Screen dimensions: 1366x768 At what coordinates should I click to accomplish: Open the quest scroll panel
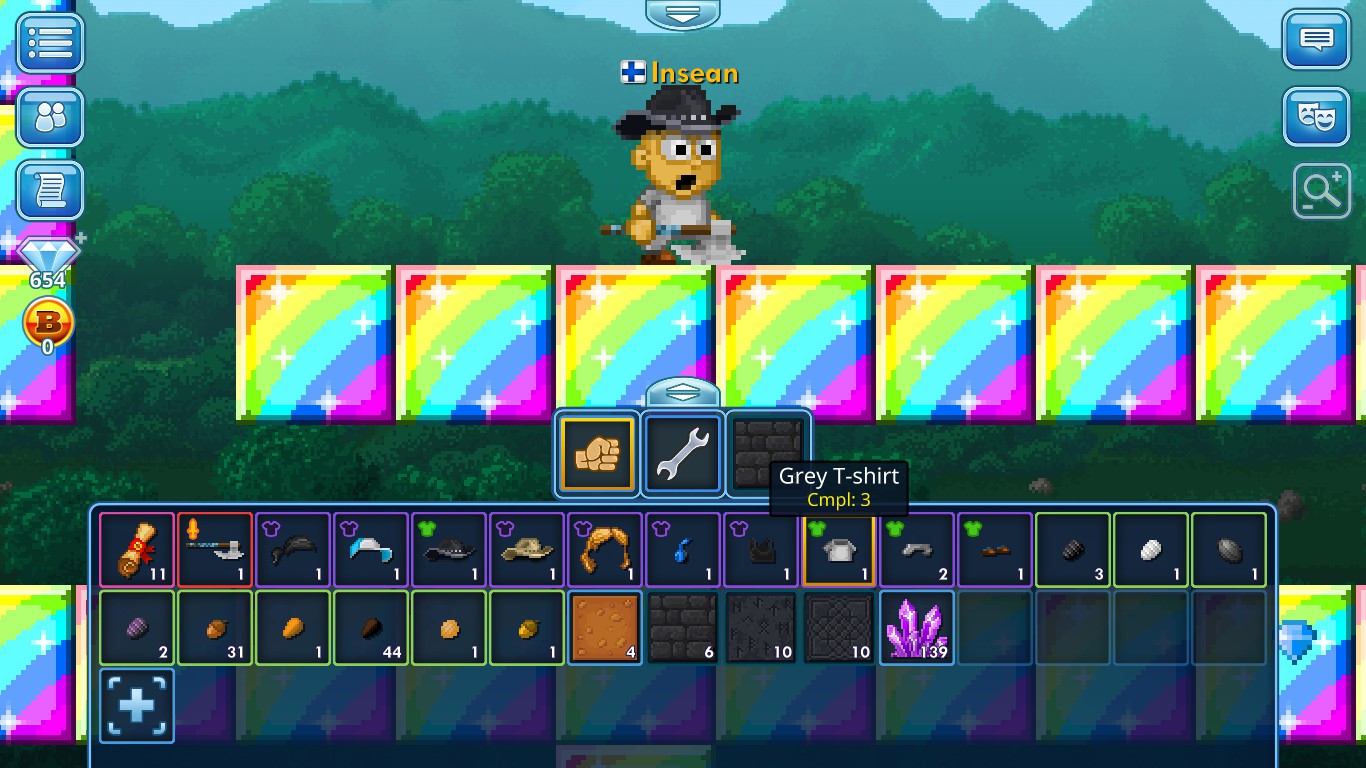coord(50,190)
